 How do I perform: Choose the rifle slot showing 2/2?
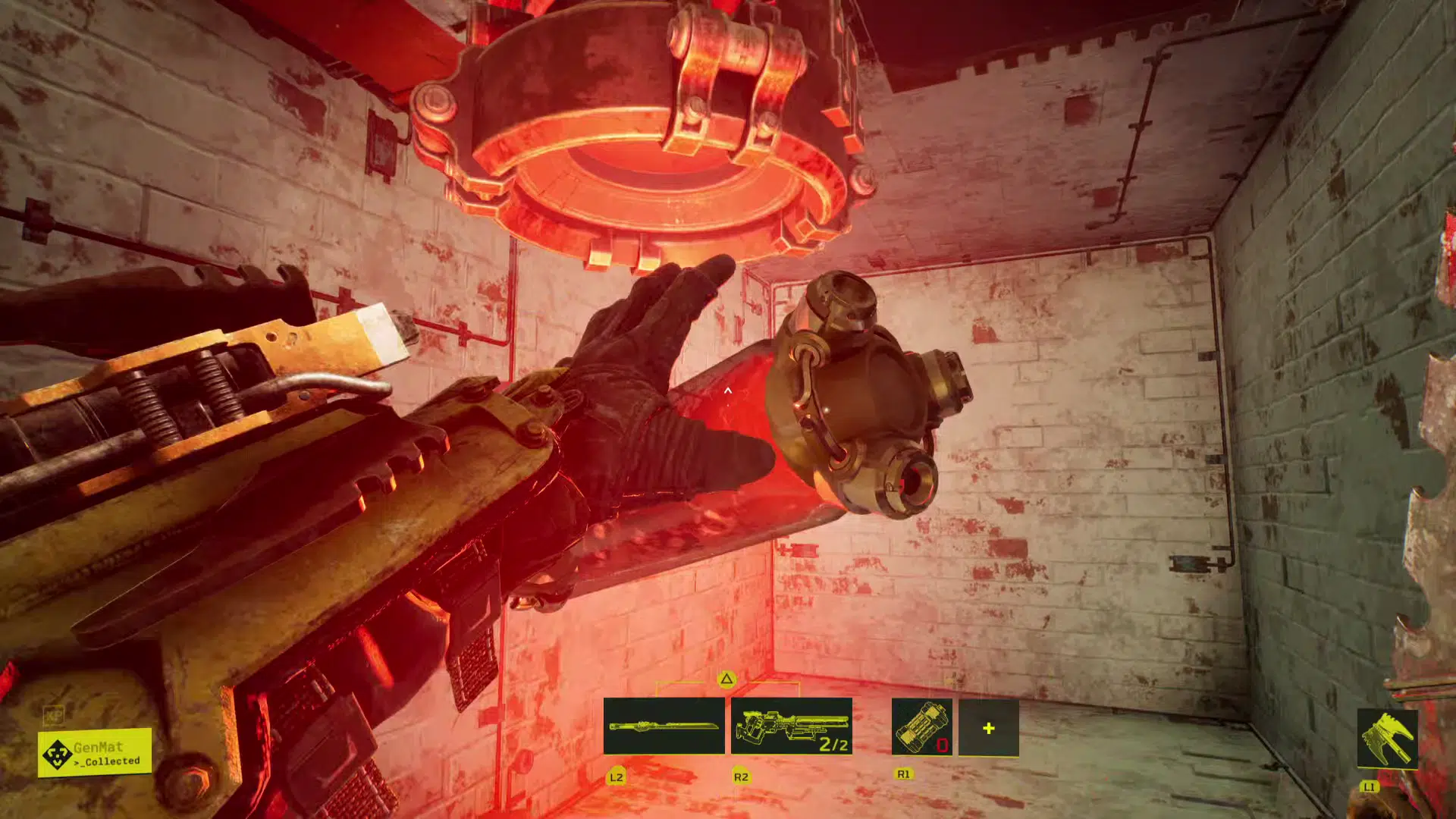pos(791,726)
